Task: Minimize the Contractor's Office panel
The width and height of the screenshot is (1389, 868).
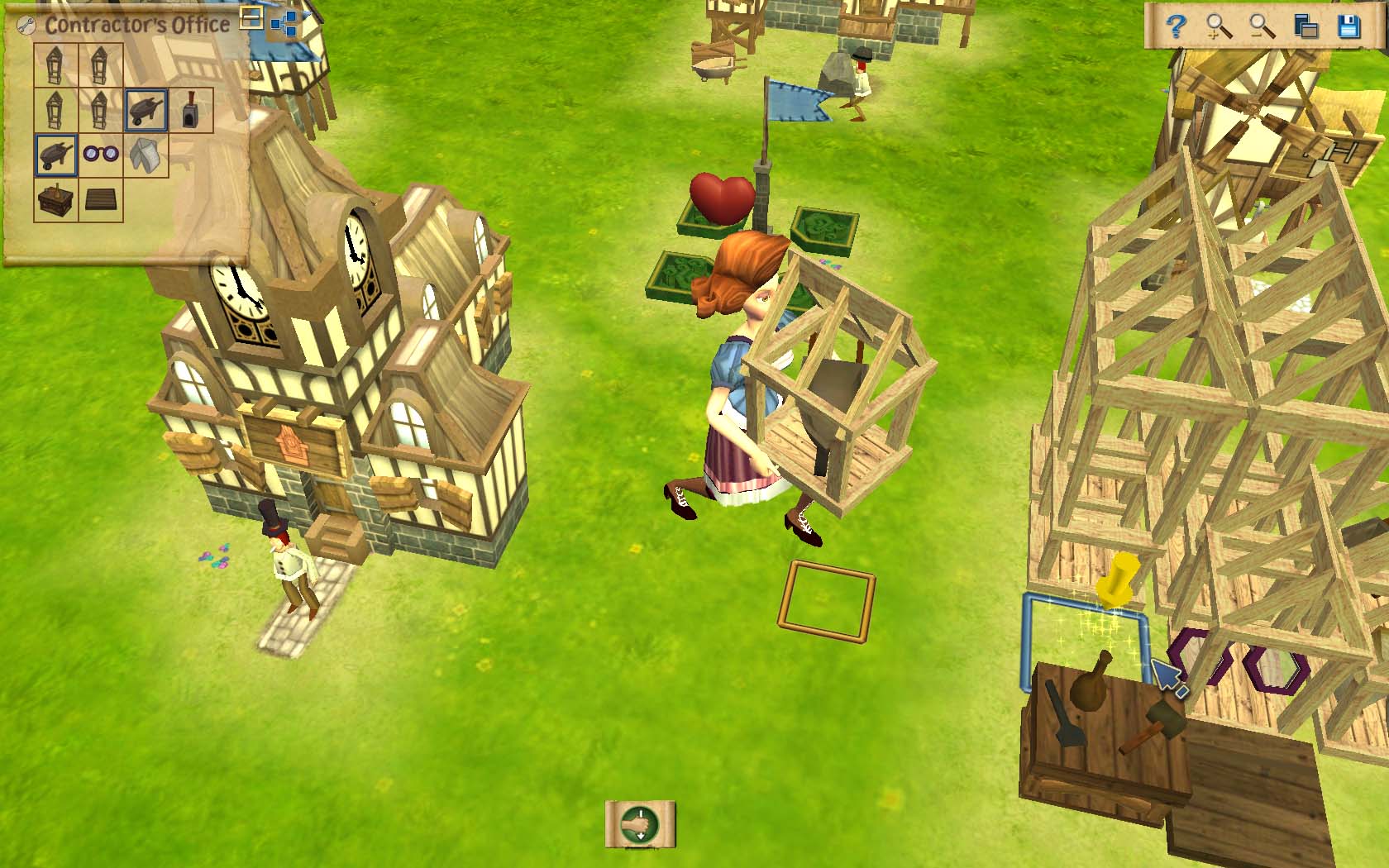Action: click(252, 18)
